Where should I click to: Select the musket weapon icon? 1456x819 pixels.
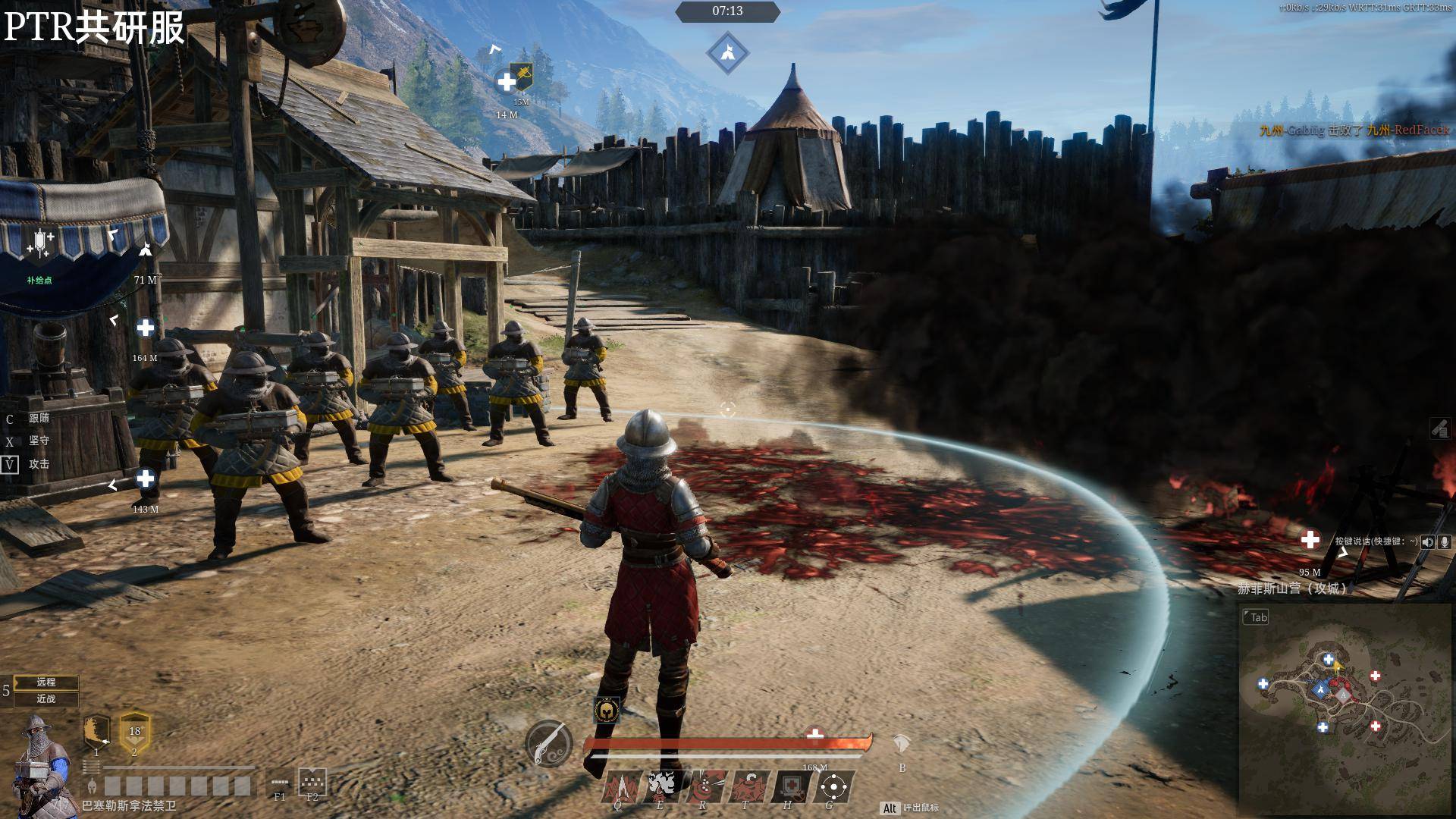tap(548, 743)
